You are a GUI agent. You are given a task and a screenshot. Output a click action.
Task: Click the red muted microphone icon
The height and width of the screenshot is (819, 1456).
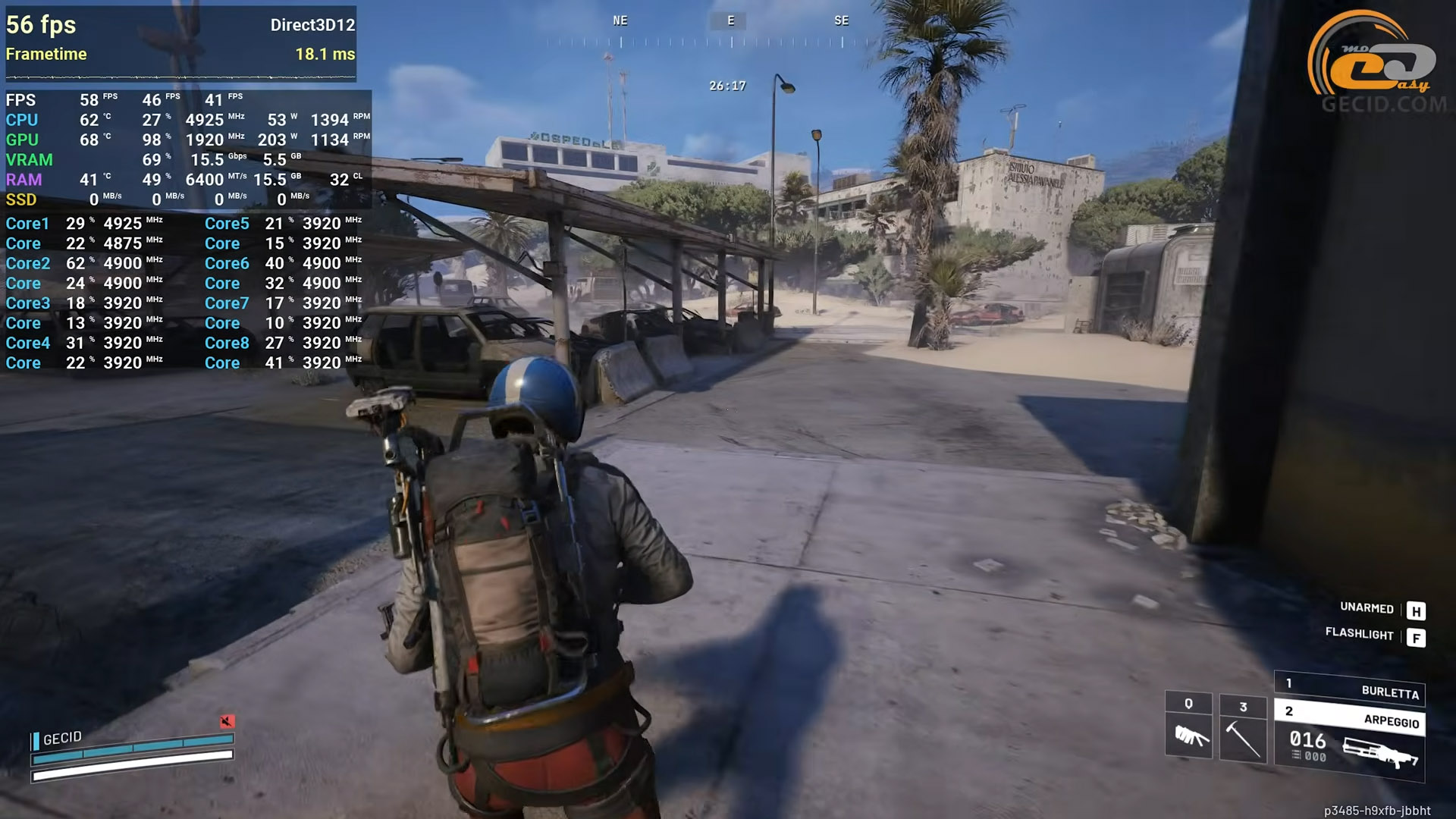pyautogui.click(x=227, y=721)
